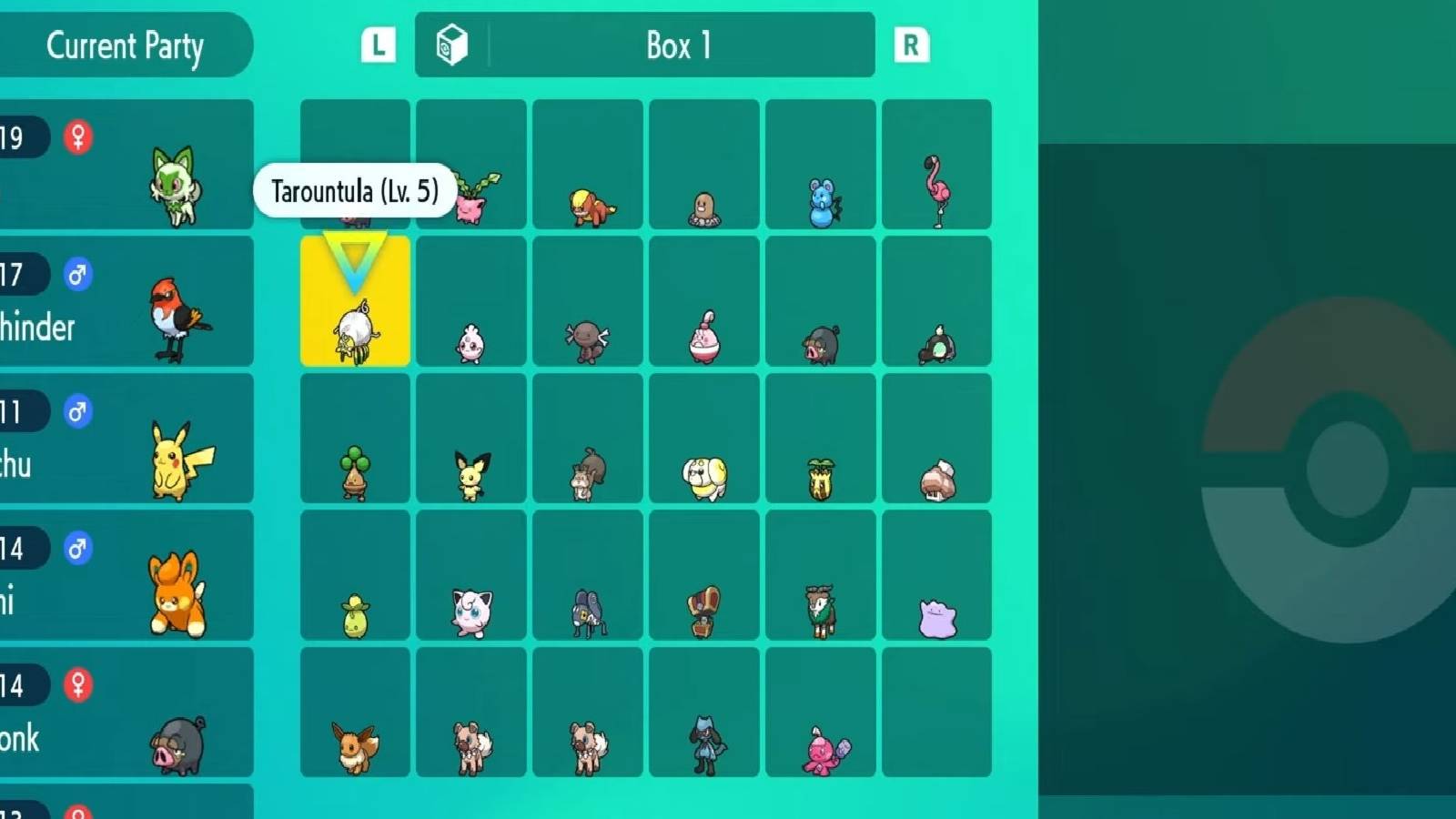Choose Jigglypuff in the box grid
The width and height of the screenshot is (1456, 819).
tap(470, 612)
